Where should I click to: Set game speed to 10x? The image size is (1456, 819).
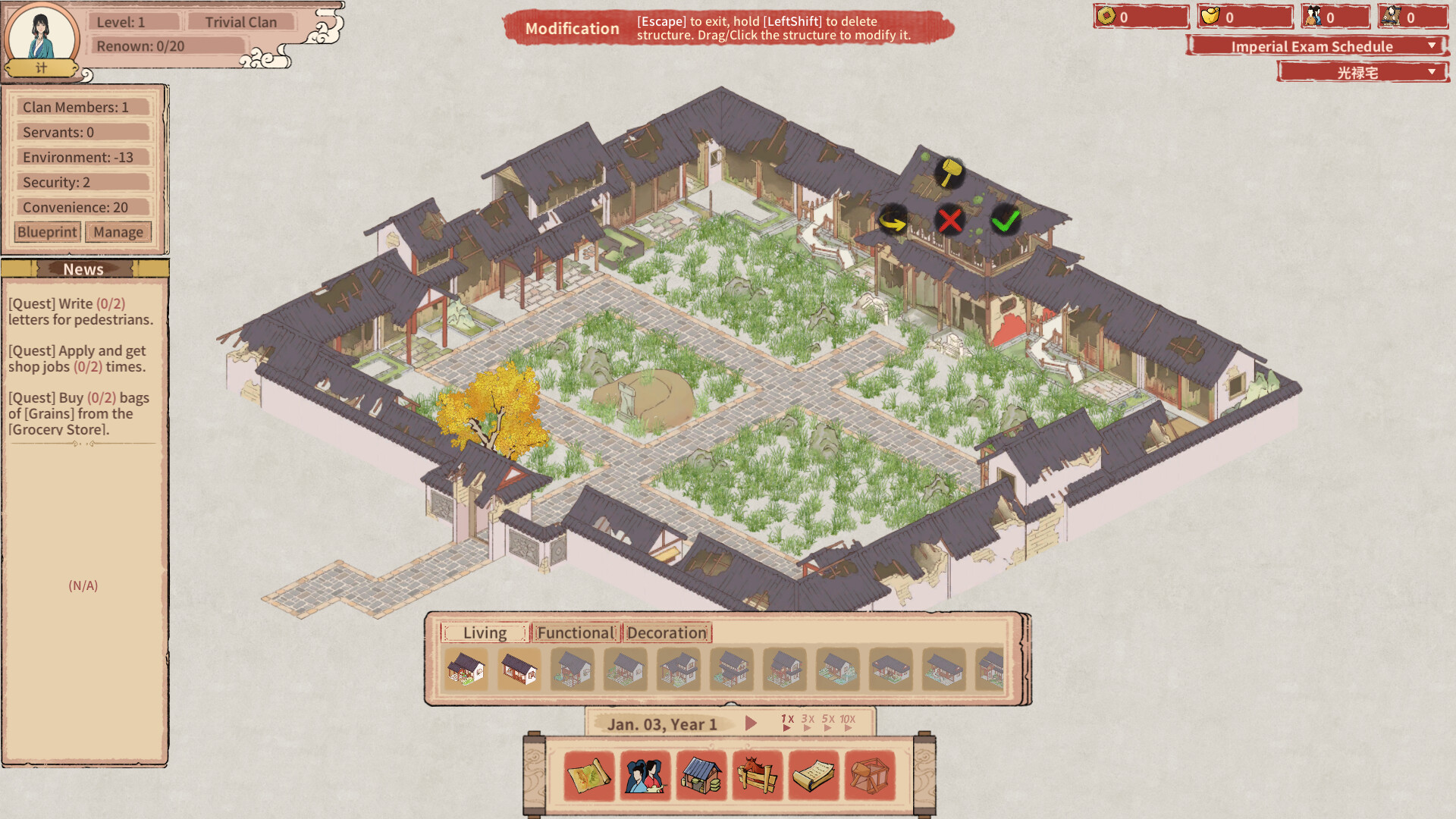848,722
